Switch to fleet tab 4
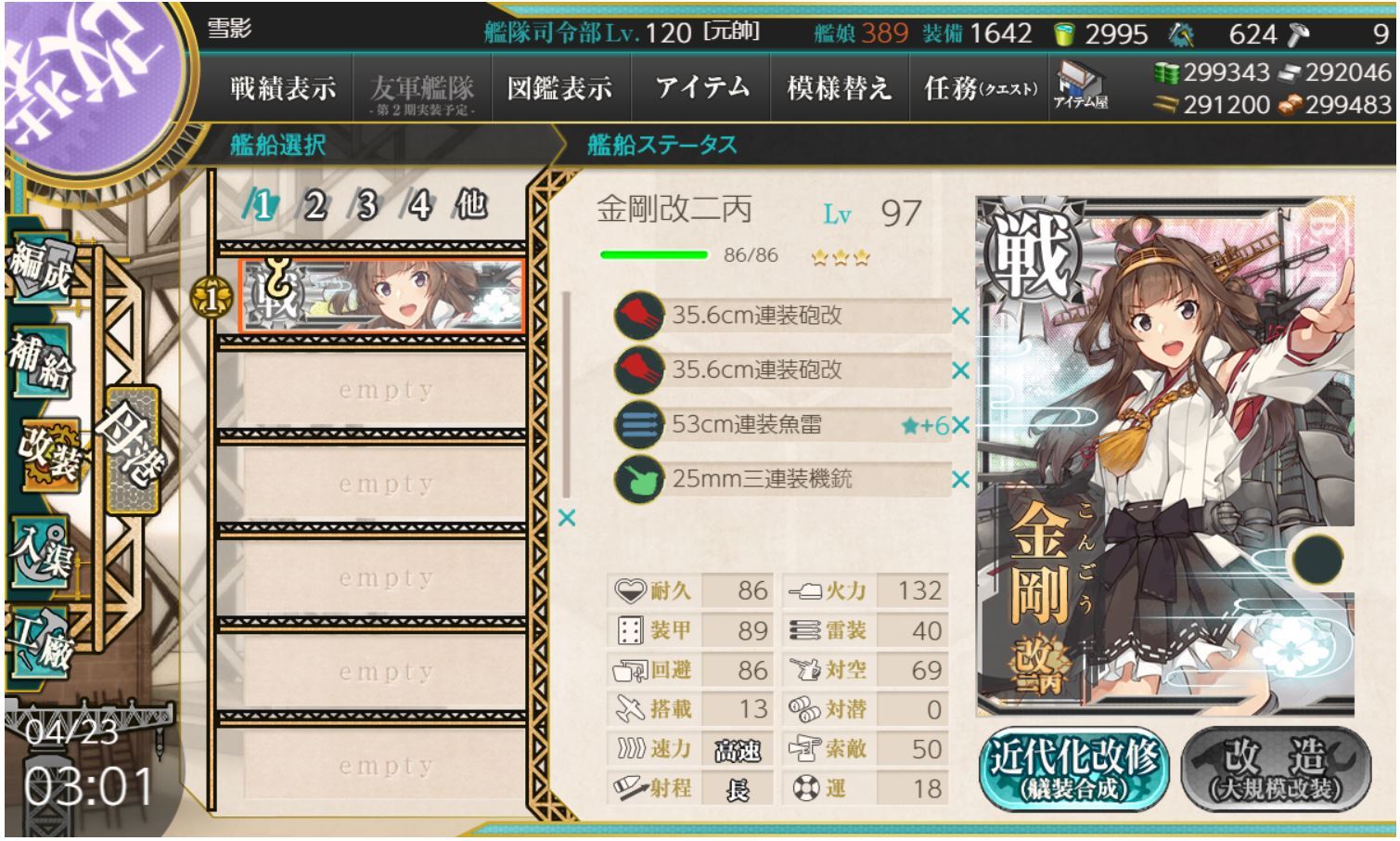Screen dimensions: 1400x841 pos(419,206)
